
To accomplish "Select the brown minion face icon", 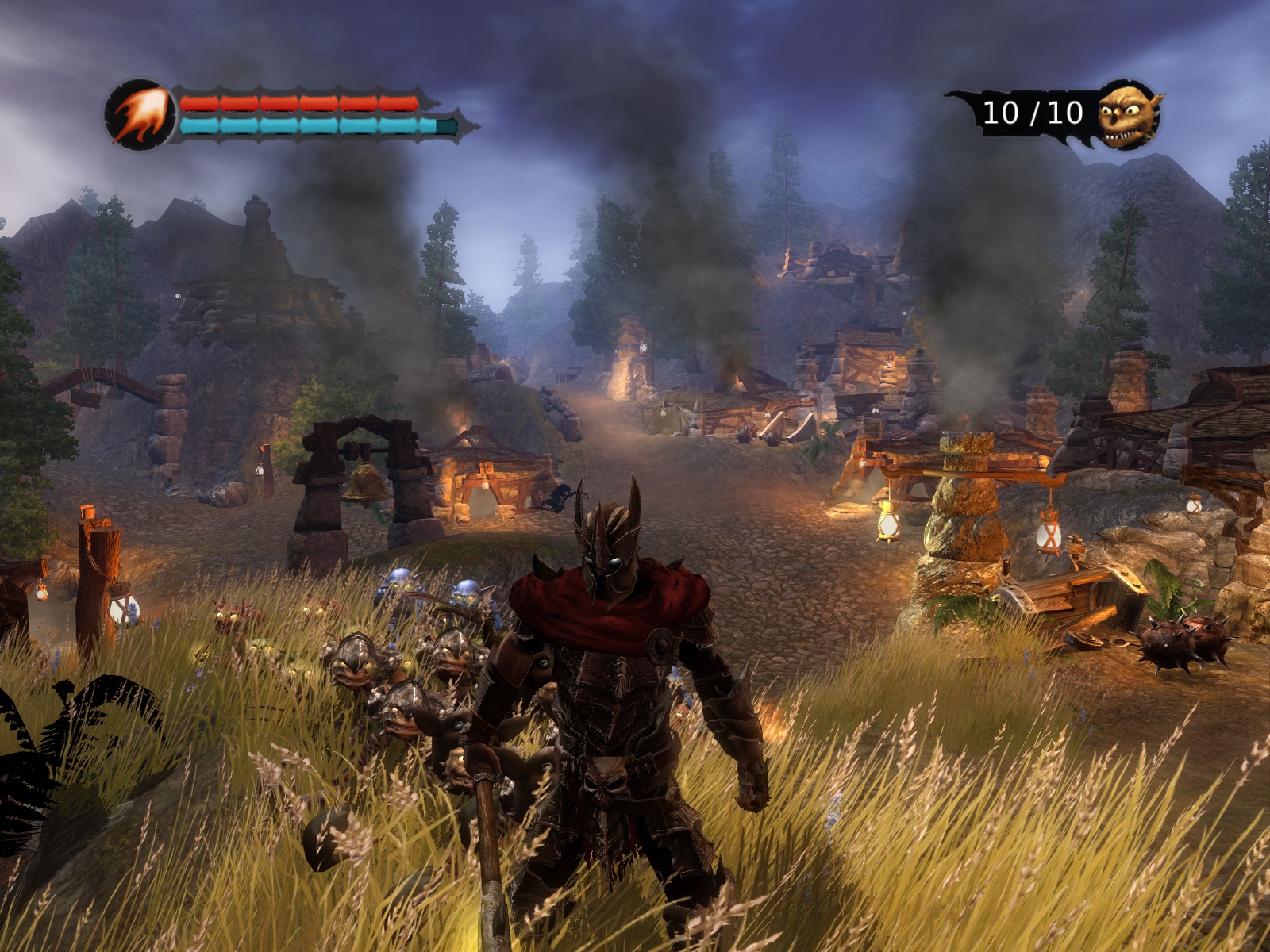I will tap(1128, 115).
